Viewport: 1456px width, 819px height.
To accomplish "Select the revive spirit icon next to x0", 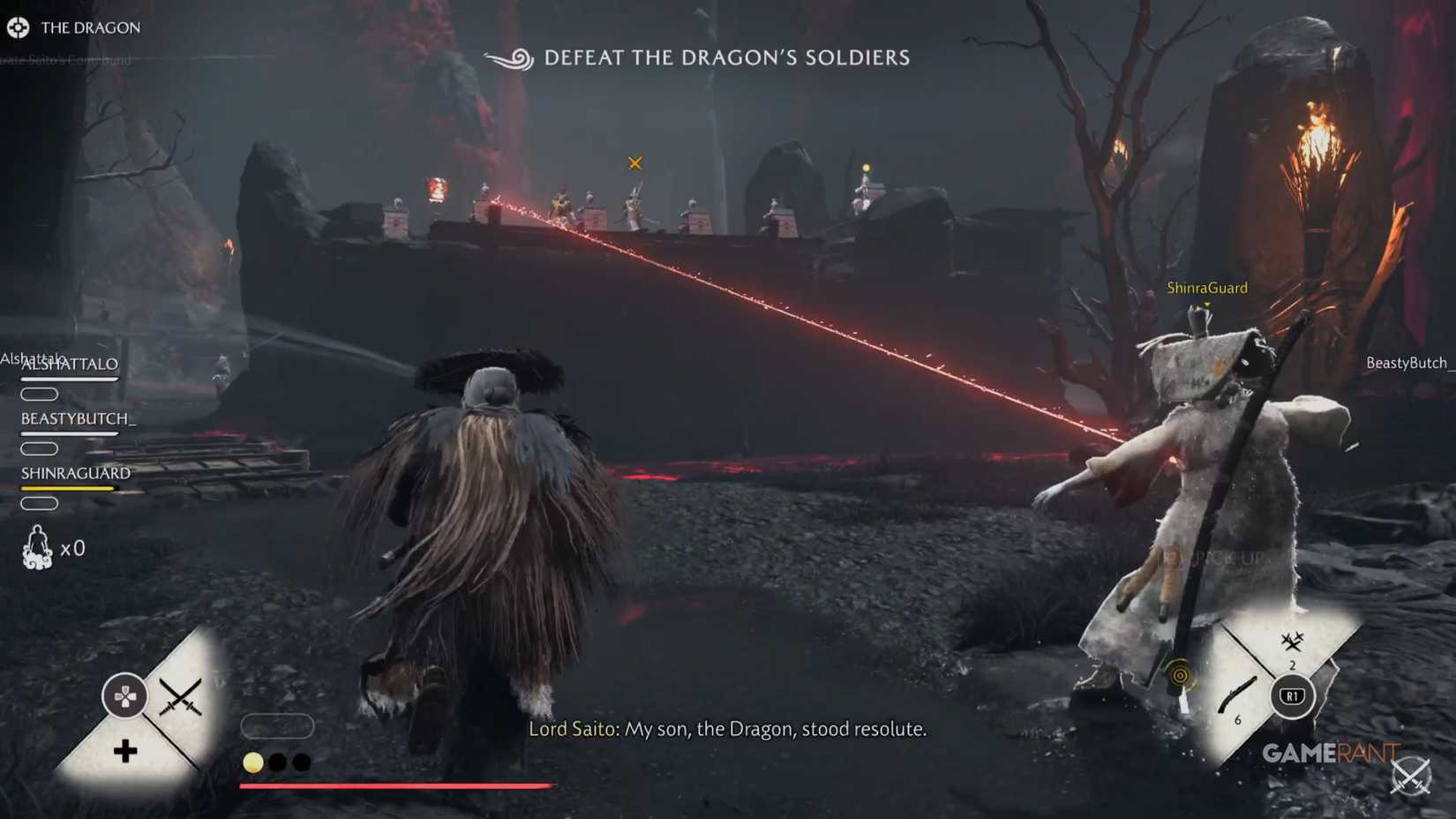I will 37,547.
